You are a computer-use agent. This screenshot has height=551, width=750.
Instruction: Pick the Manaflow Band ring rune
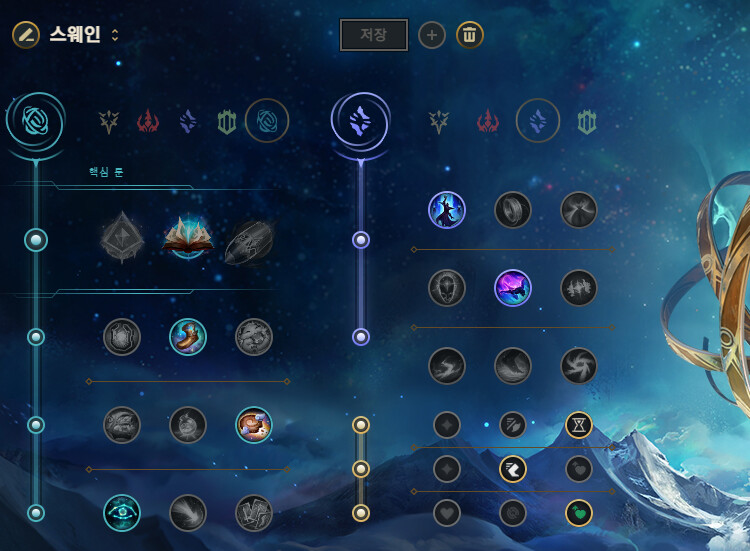513,210
